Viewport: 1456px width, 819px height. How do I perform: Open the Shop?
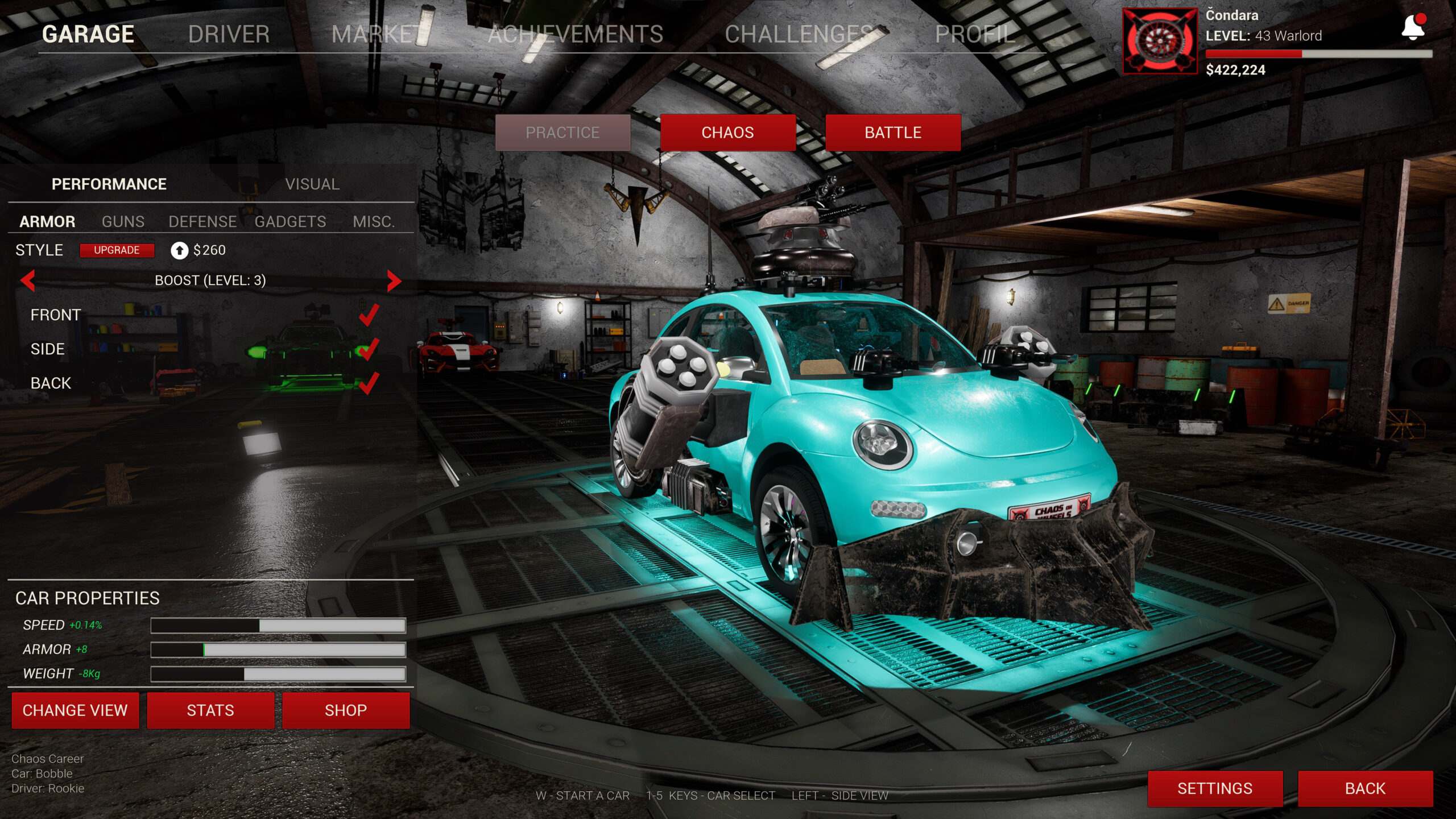[346, 710]
